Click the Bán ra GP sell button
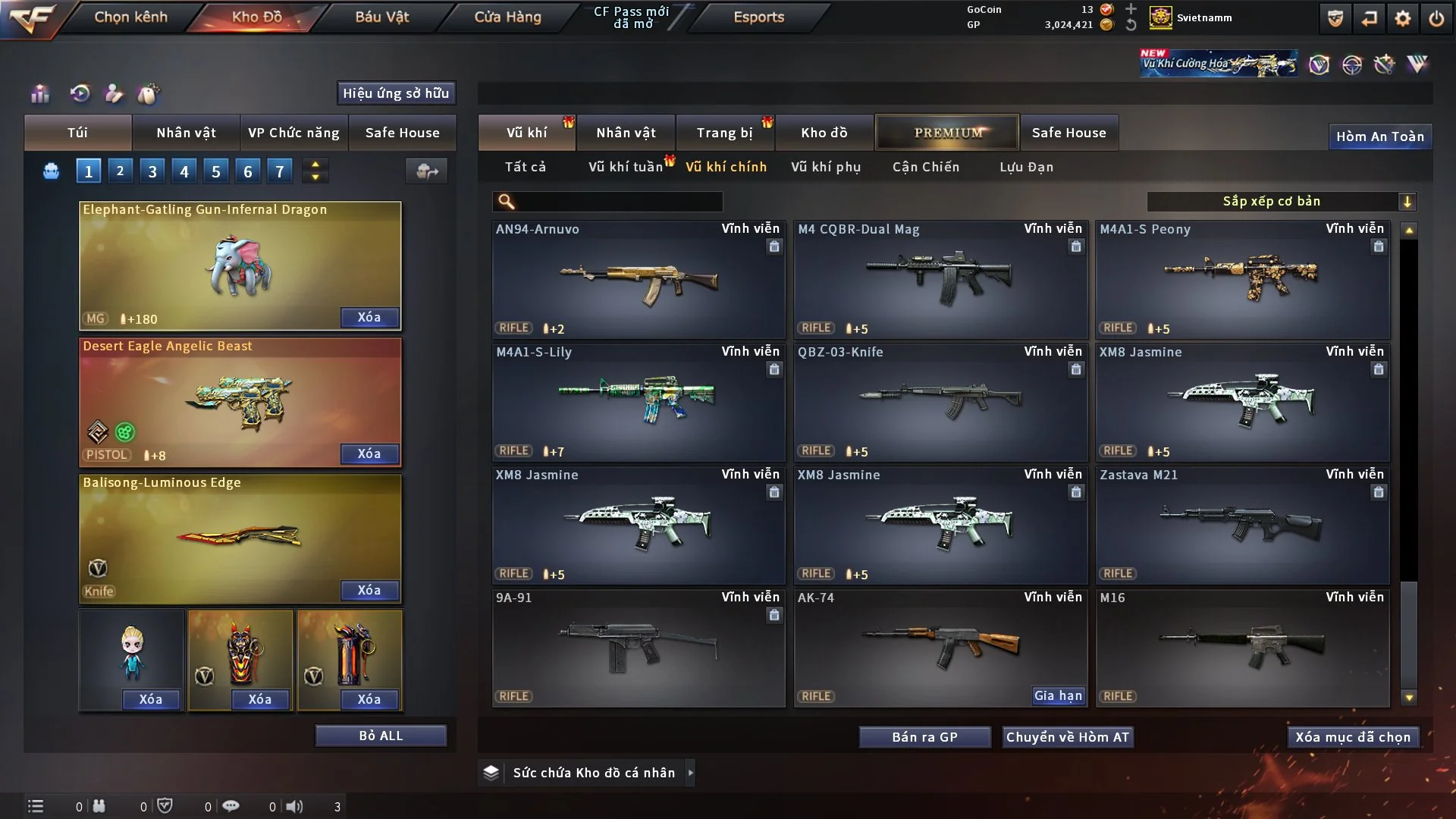 tap(924, 737)
